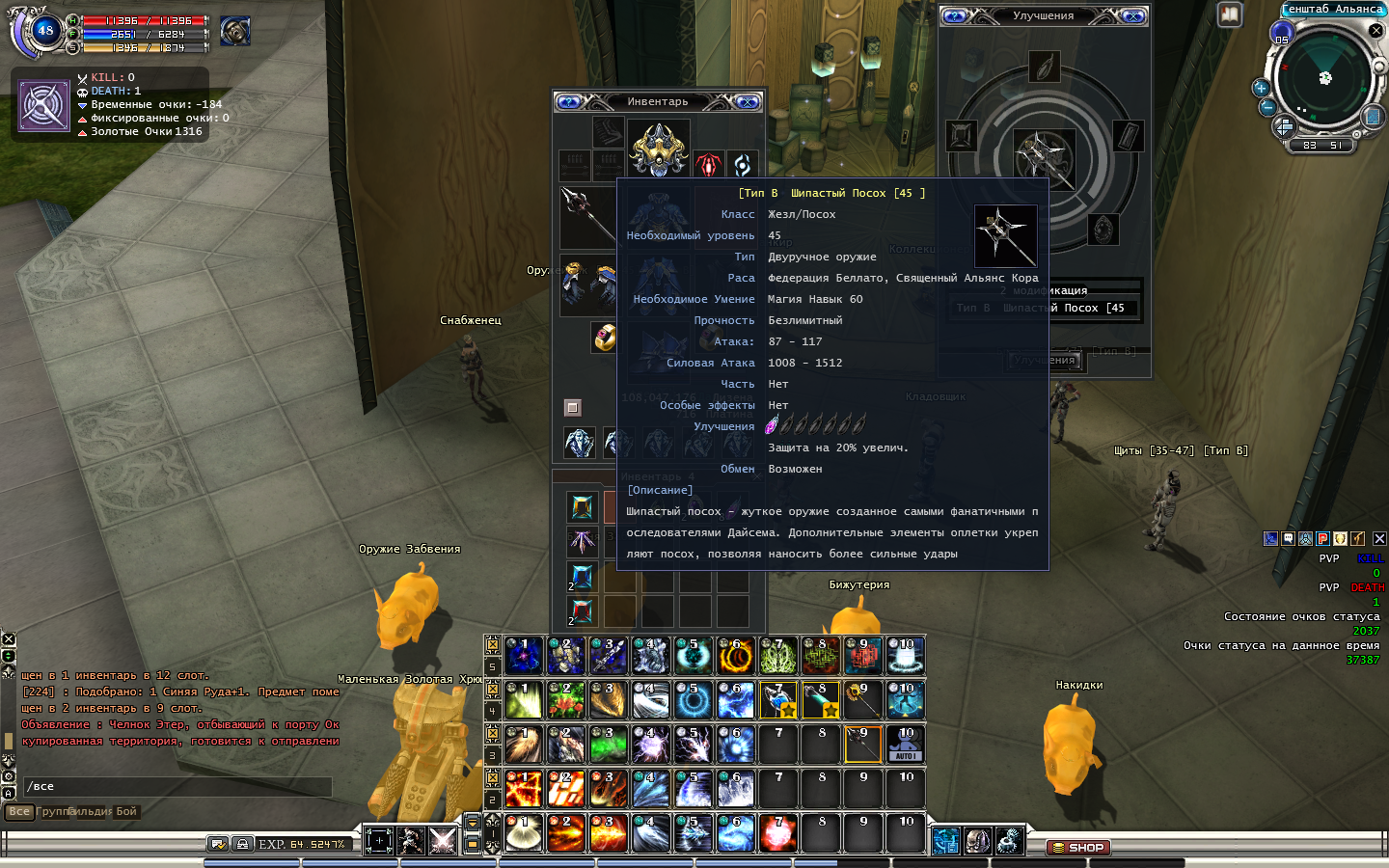Click the Улучшения confirm button
Viewport: 1389px width, 868px height.
click(1046, 361)
